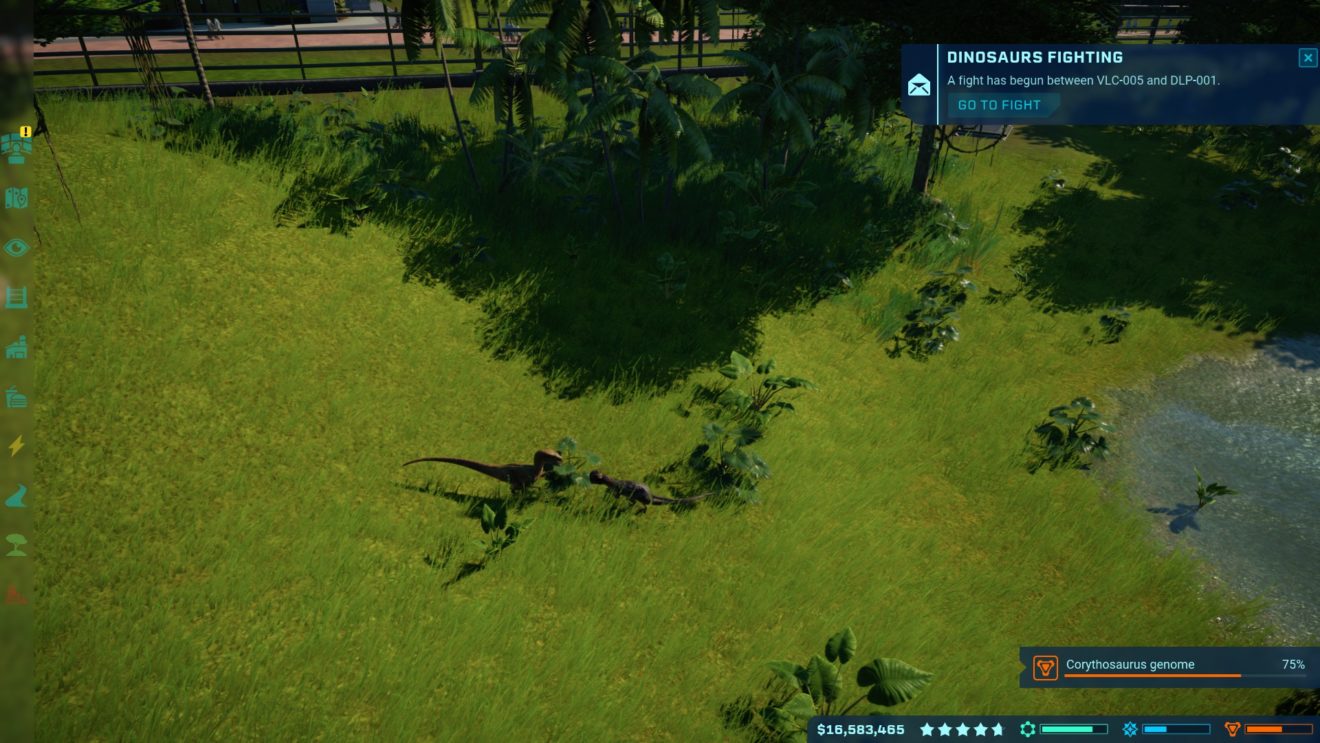Open the lightning bolt power menu
The height and width of the screenshot is (743, 1320).
tap(17, 446)
